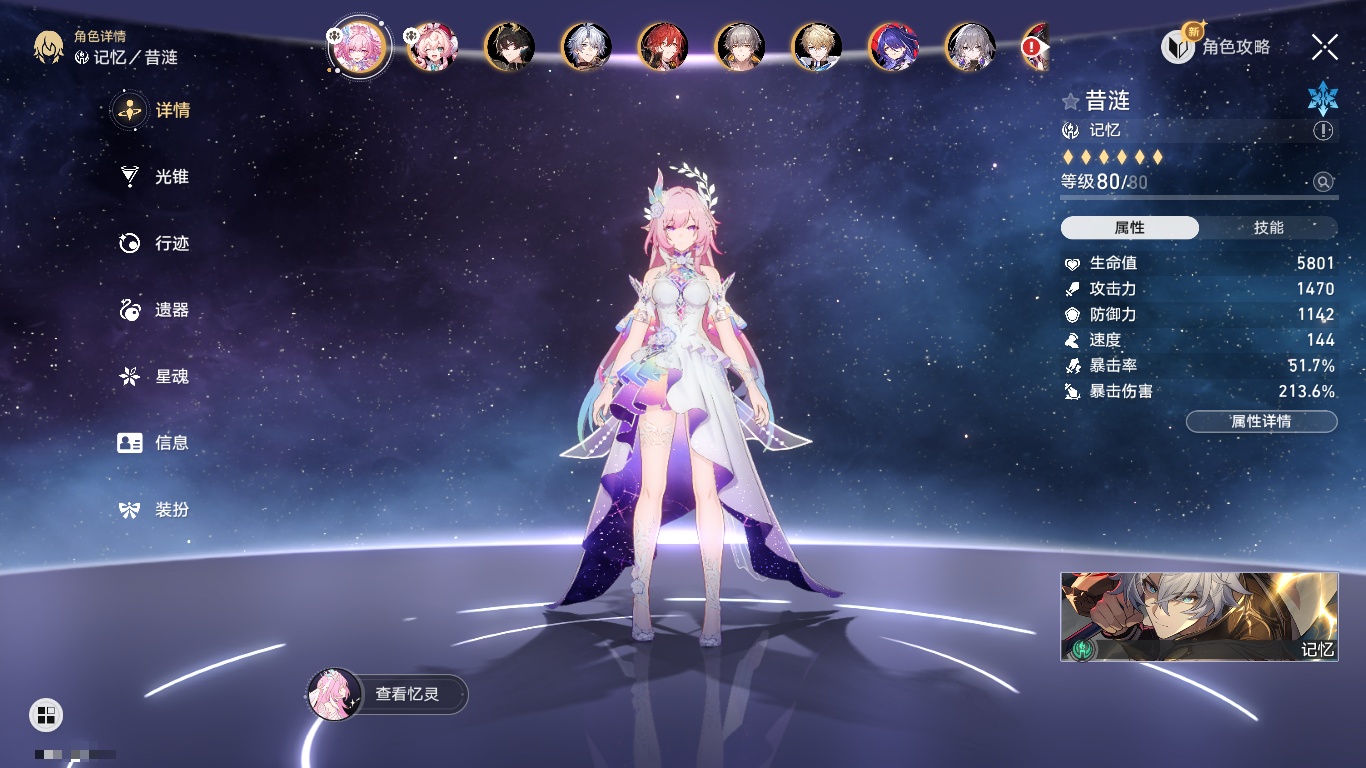The height and width of the screenshot is (768, 1366).
Task: Switch to the 属性 attributes tab
Action: (1130, 228)
